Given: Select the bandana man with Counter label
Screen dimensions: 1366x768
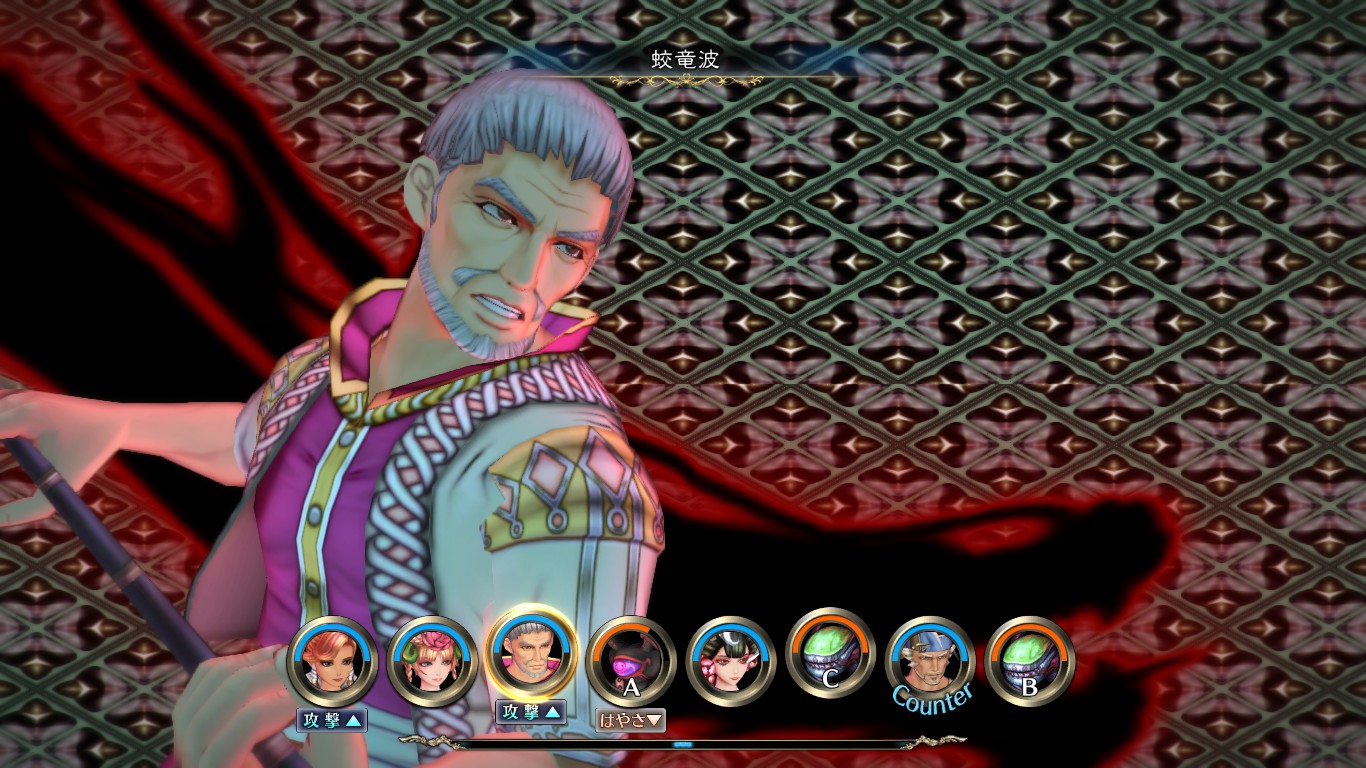Looking at the screenshot, I should (x=931, y=659).
